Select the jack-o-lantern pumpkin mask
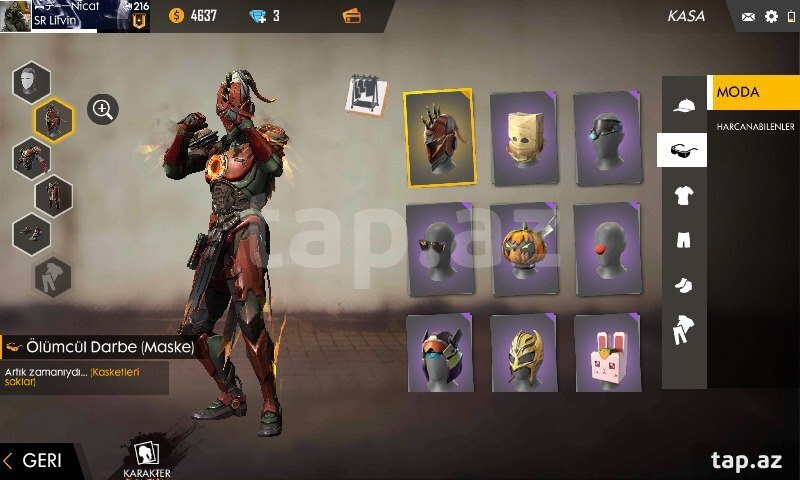The image size is (800, 480). coord(523,249)
